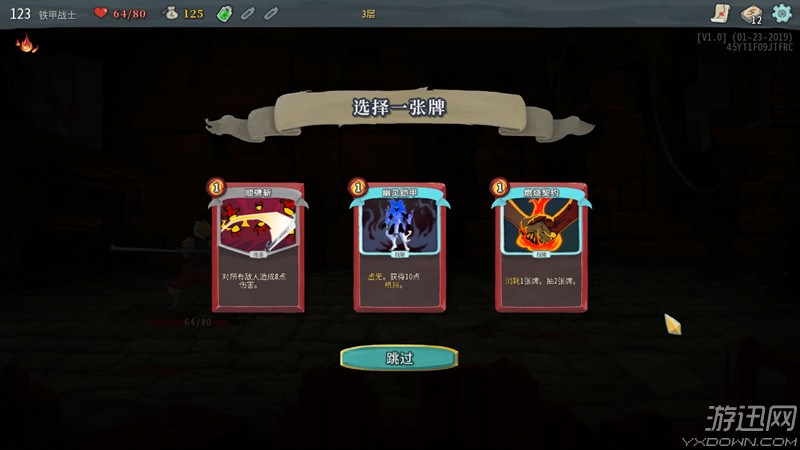This screenshot has width=800, height=450.
Task: Open the map scroll icon
Action: coord(718,13)
